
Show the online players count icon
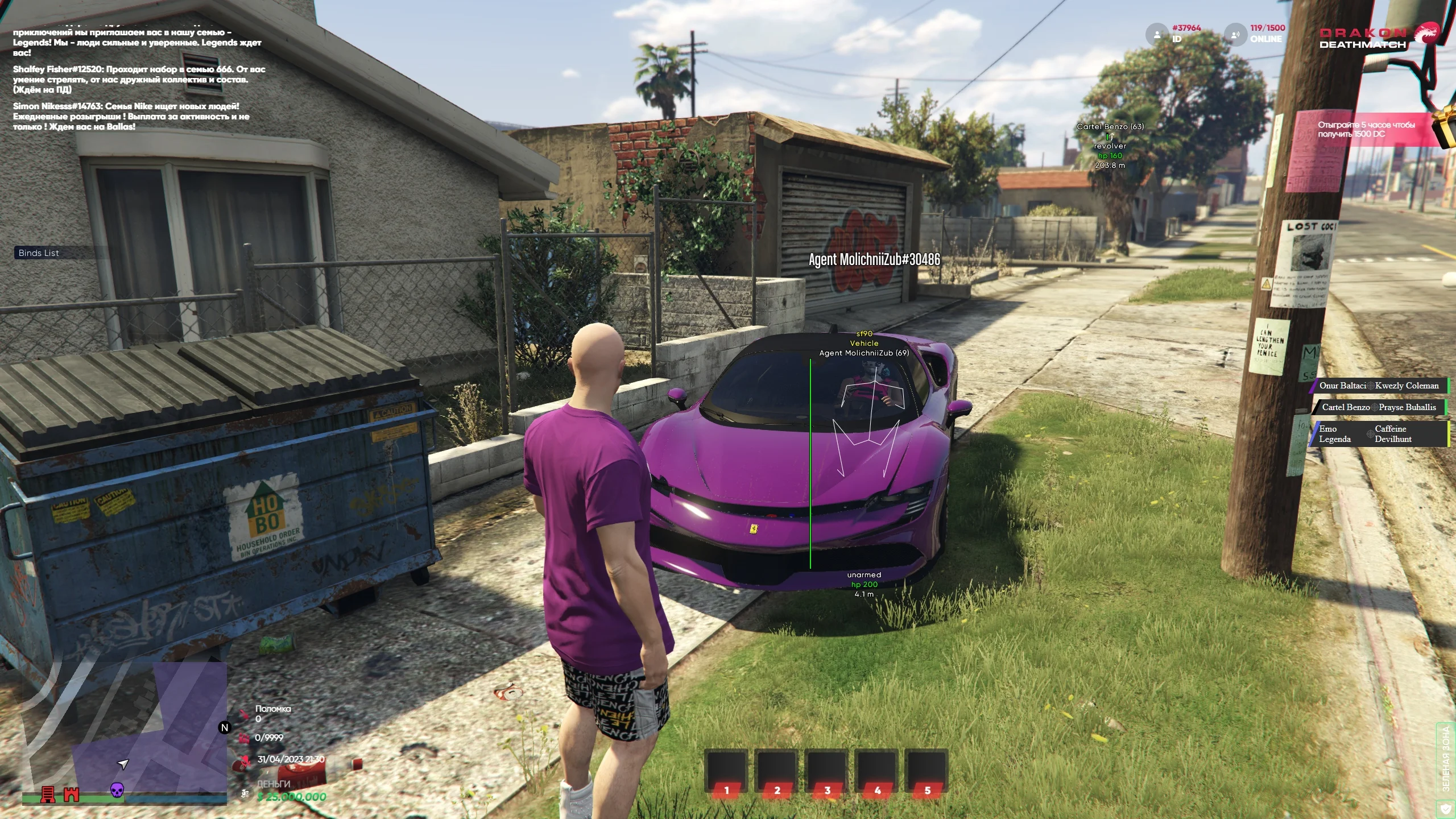1235,34
